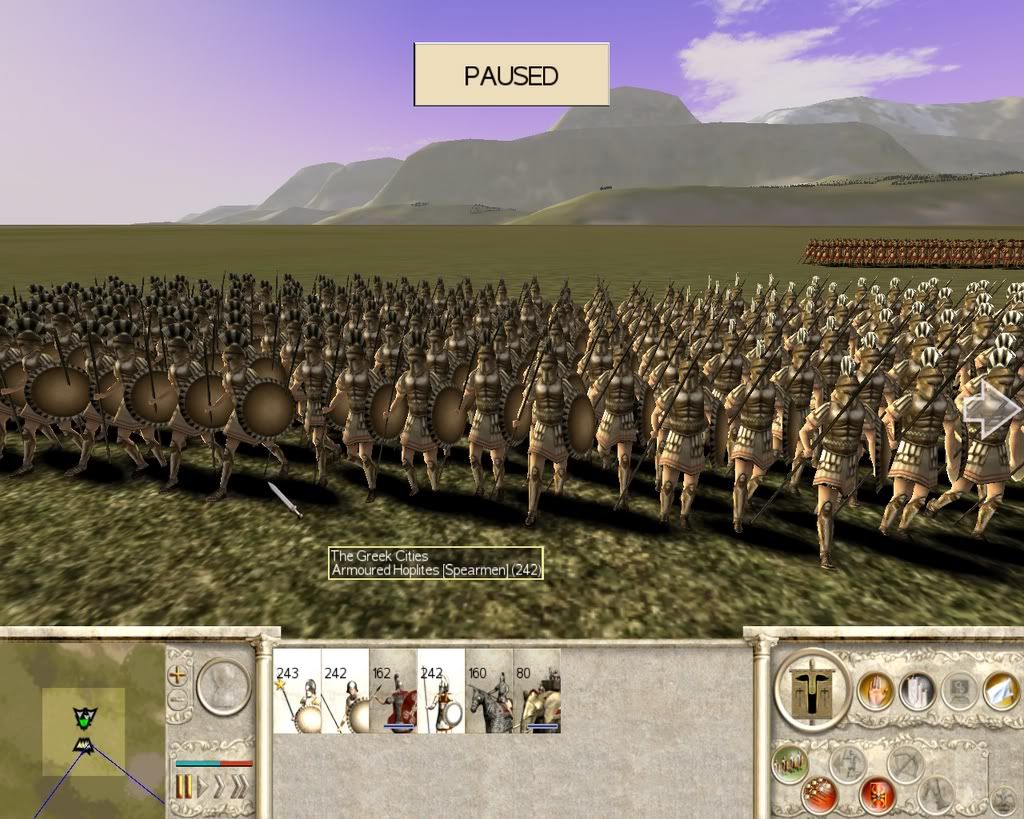Viewport: 1024px width, 819px height.
Task: Click the white building icon button
Action: coord(917,690)
